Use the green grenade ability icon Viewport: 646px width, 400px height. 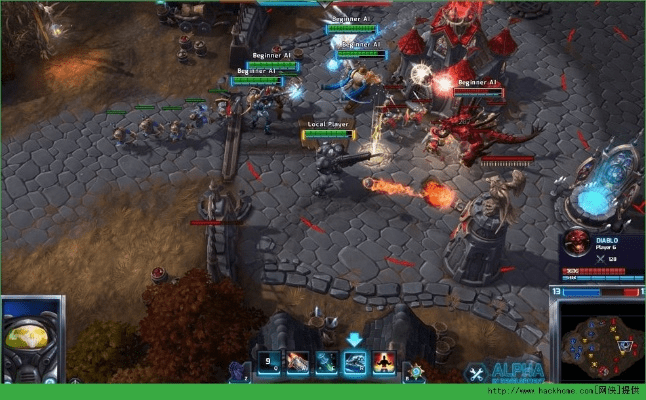tap(326, 363)
